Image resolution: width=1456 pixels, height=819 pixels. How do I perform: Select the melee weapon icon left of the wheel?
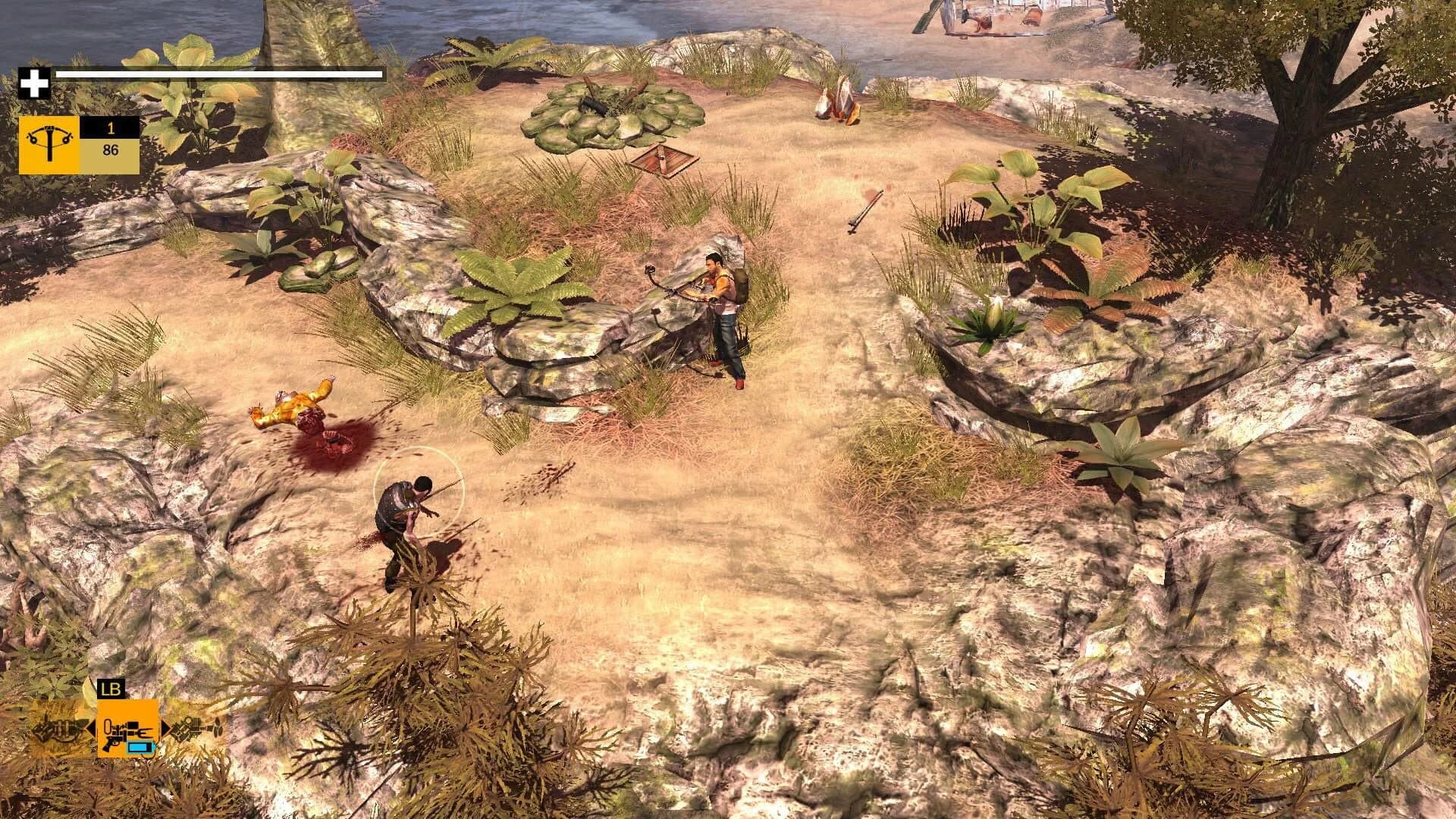click(x=56, y=732)
